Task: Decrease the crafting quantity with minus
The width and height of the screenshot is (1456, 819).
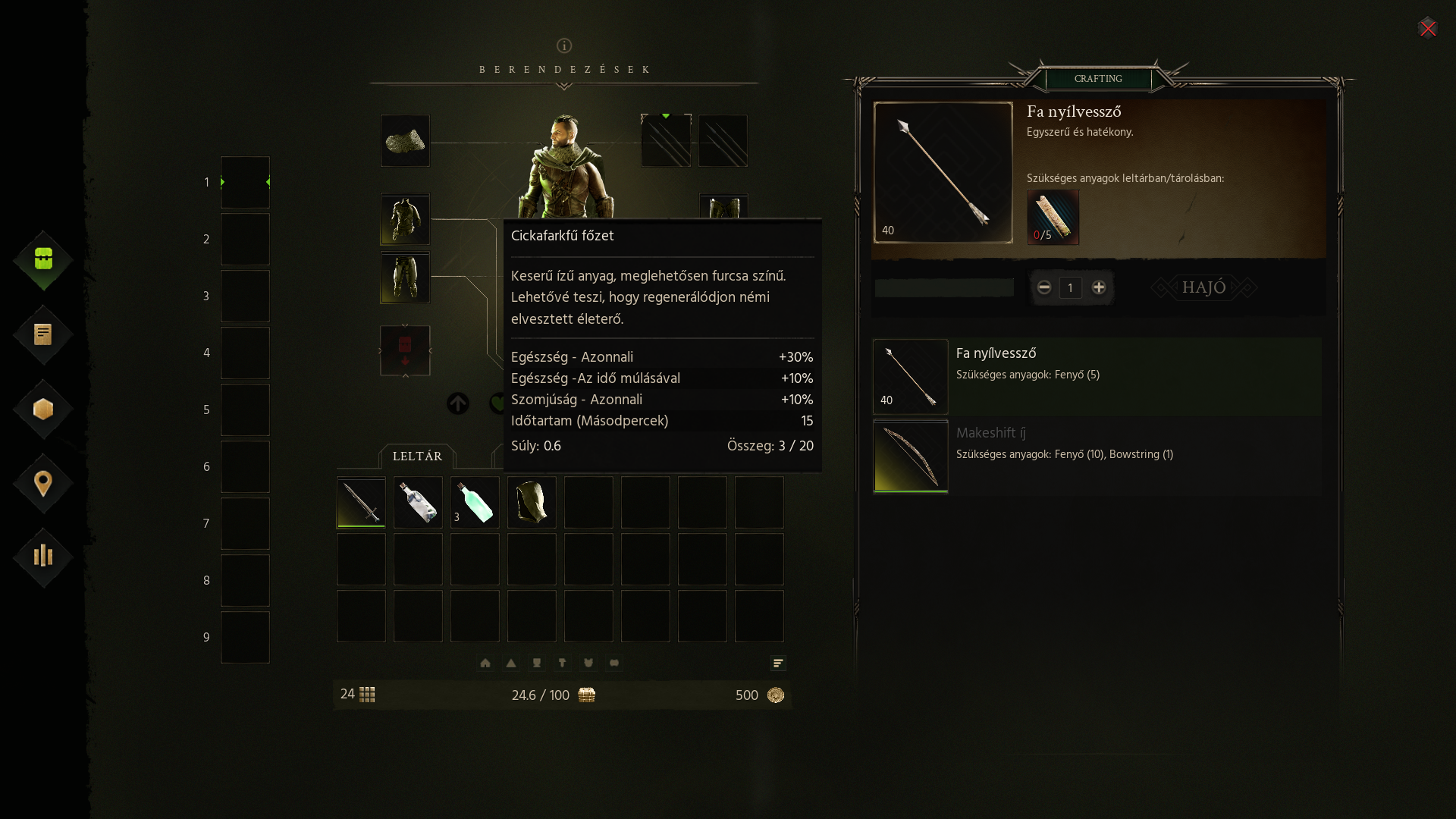Action: (1044, 287)
